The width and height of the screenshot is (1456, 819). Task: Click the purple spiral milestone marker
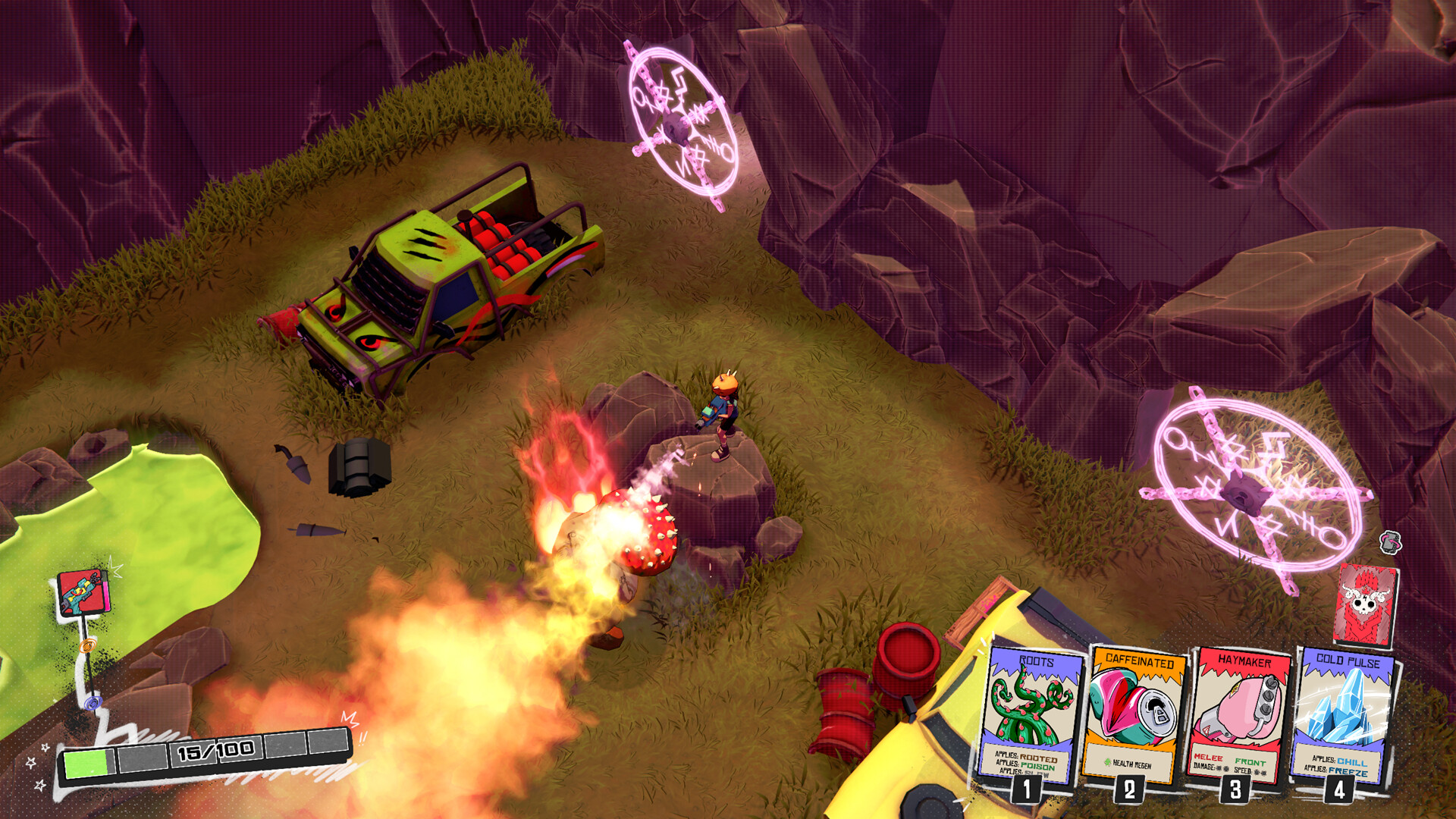tap(94, 704)
